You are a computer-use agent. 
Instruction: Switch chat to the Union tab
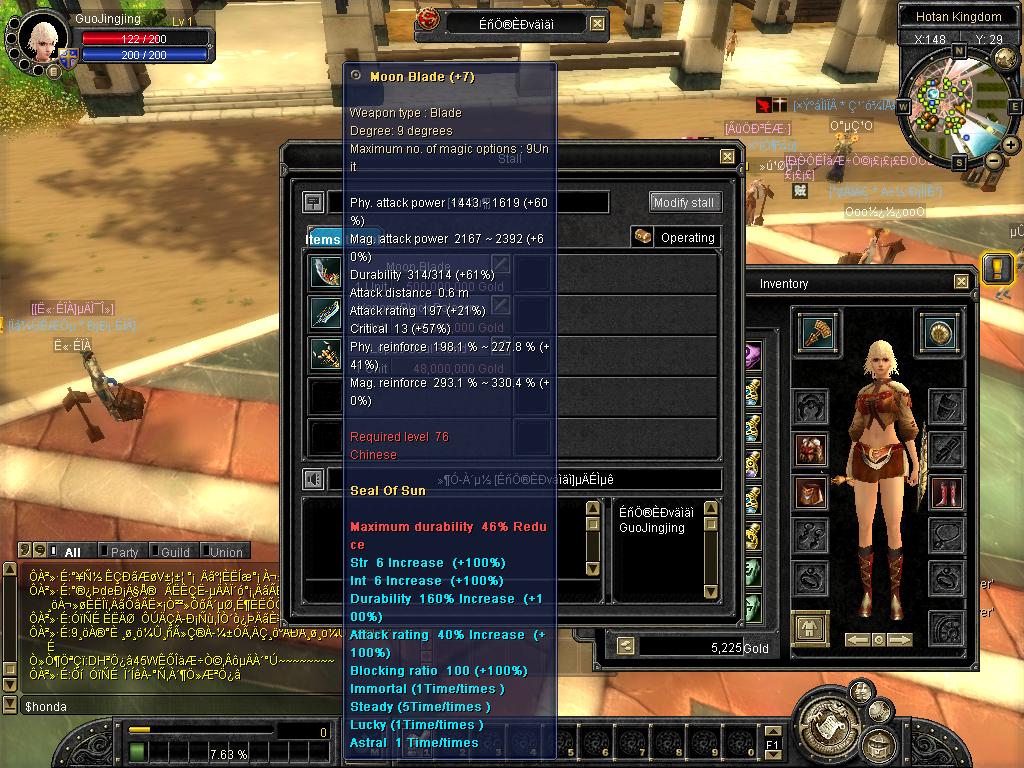224,551
